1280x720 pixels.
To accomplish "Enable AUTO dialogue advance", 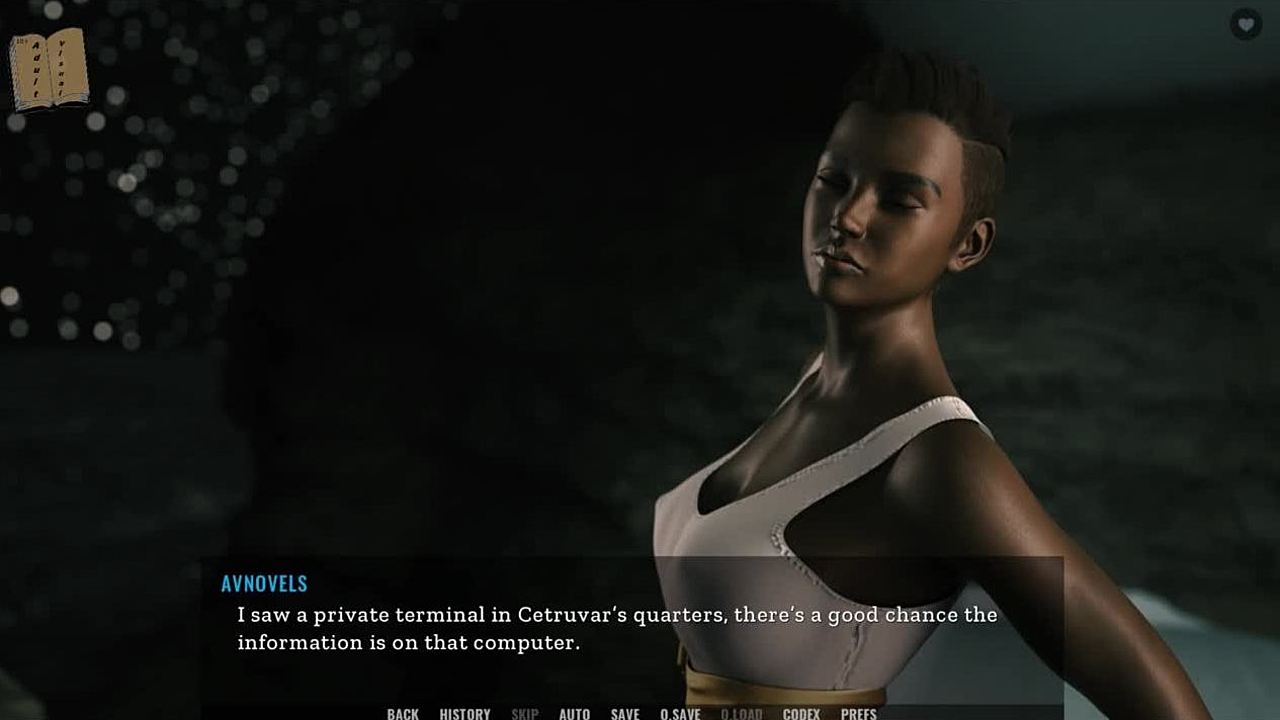I will (574, 713).
